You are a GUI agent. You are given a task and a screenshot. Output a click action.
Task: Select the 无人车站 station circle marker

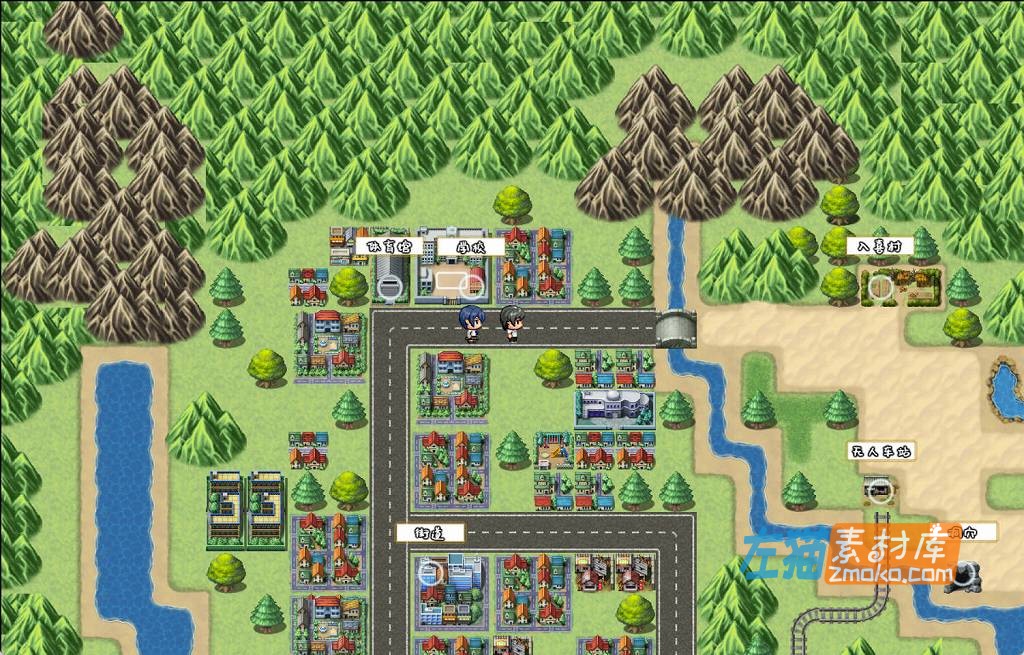879,490
